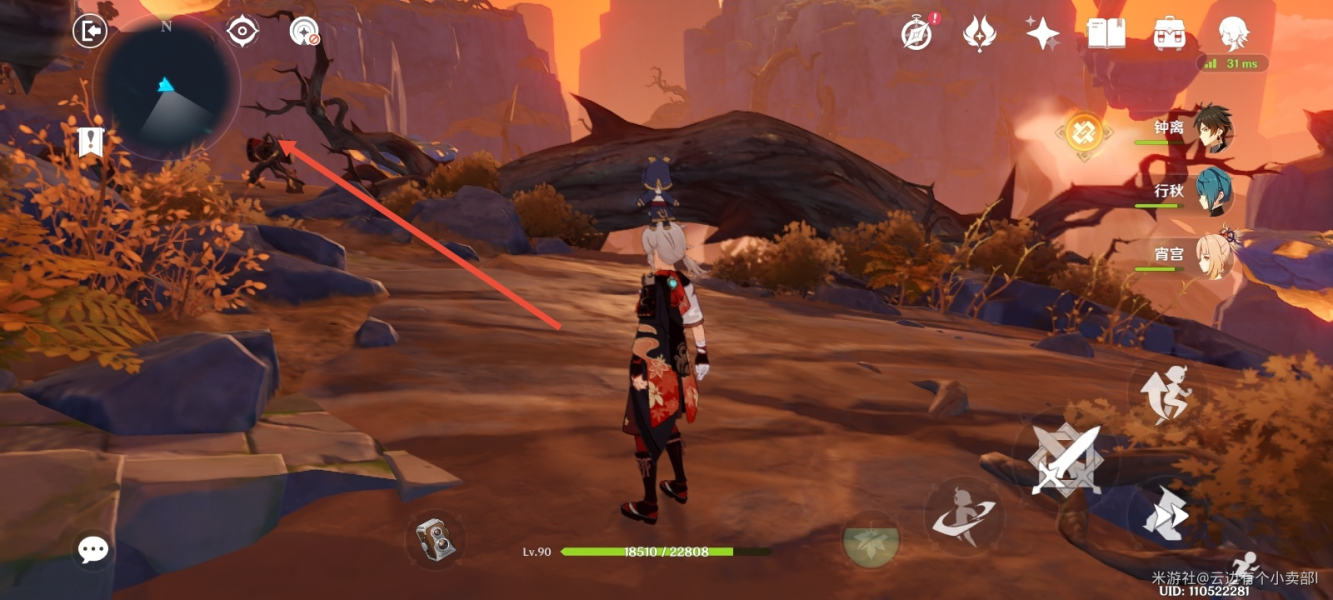The width and height of the screenshot is (1333, 600).
Task: Open the quest banner icon with exclamation
Action: (91, 142)
